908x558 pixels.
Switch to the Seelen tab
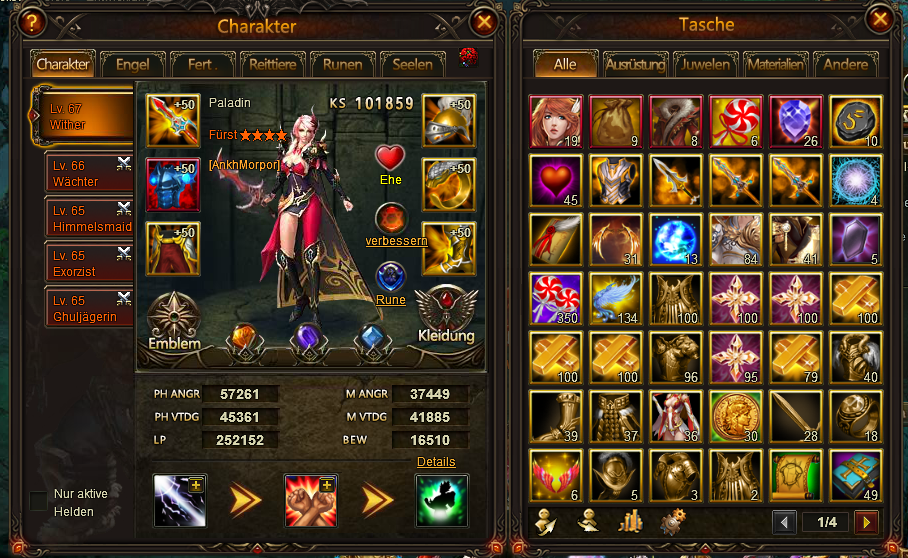click(412, 64)
